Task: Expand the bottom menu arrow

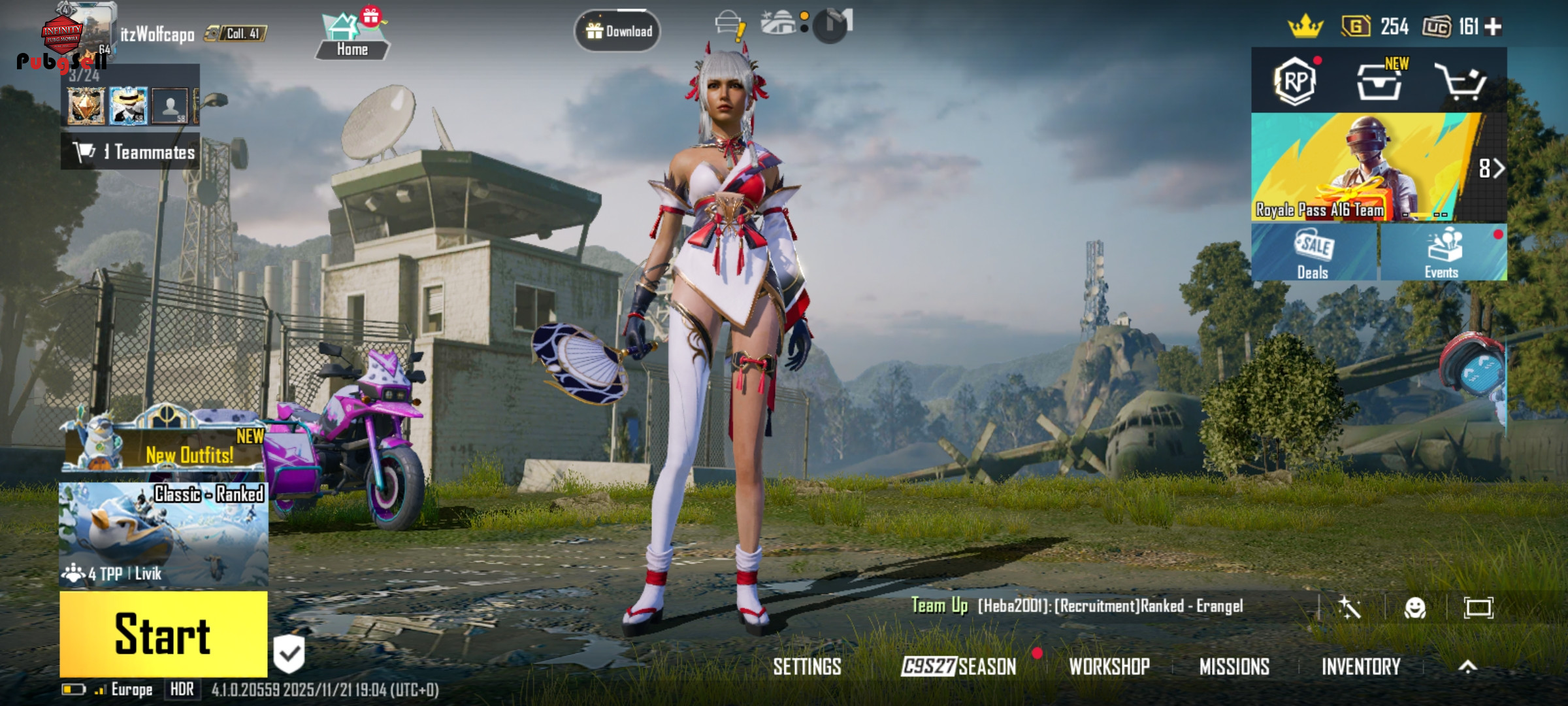Action: (x=1467, y=666)
